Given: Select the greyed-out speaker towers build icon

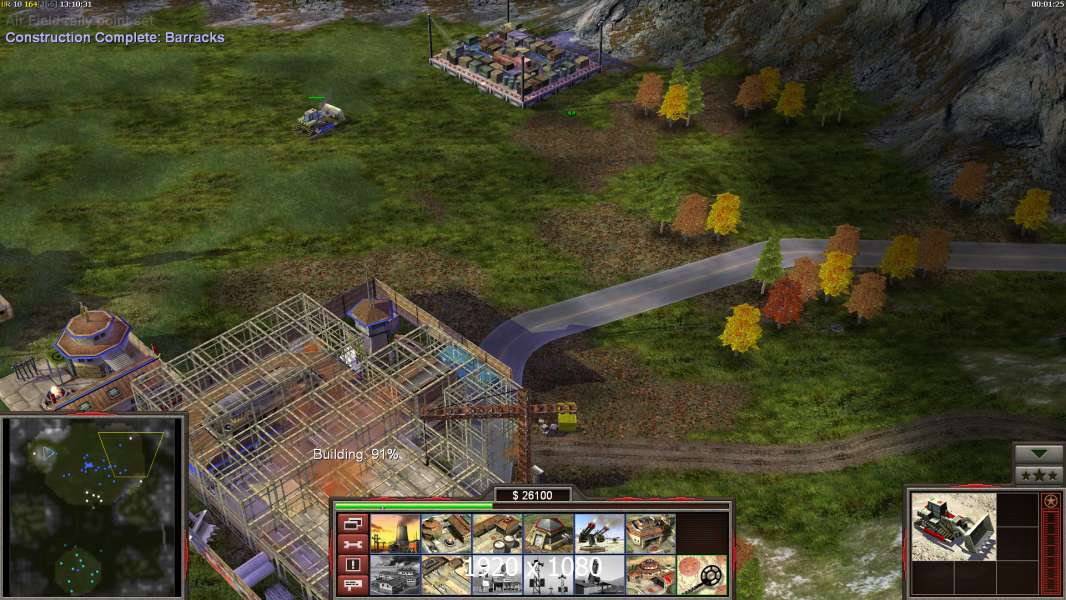Looking at the screenshot, I should [548, 575].
